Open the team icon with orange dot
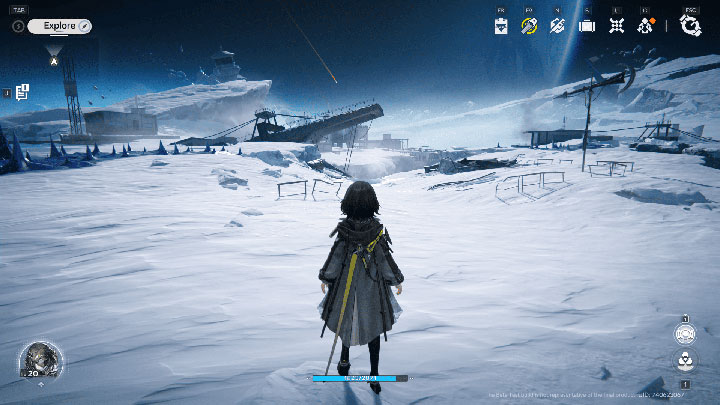720x405 pixels. point(645,26)
